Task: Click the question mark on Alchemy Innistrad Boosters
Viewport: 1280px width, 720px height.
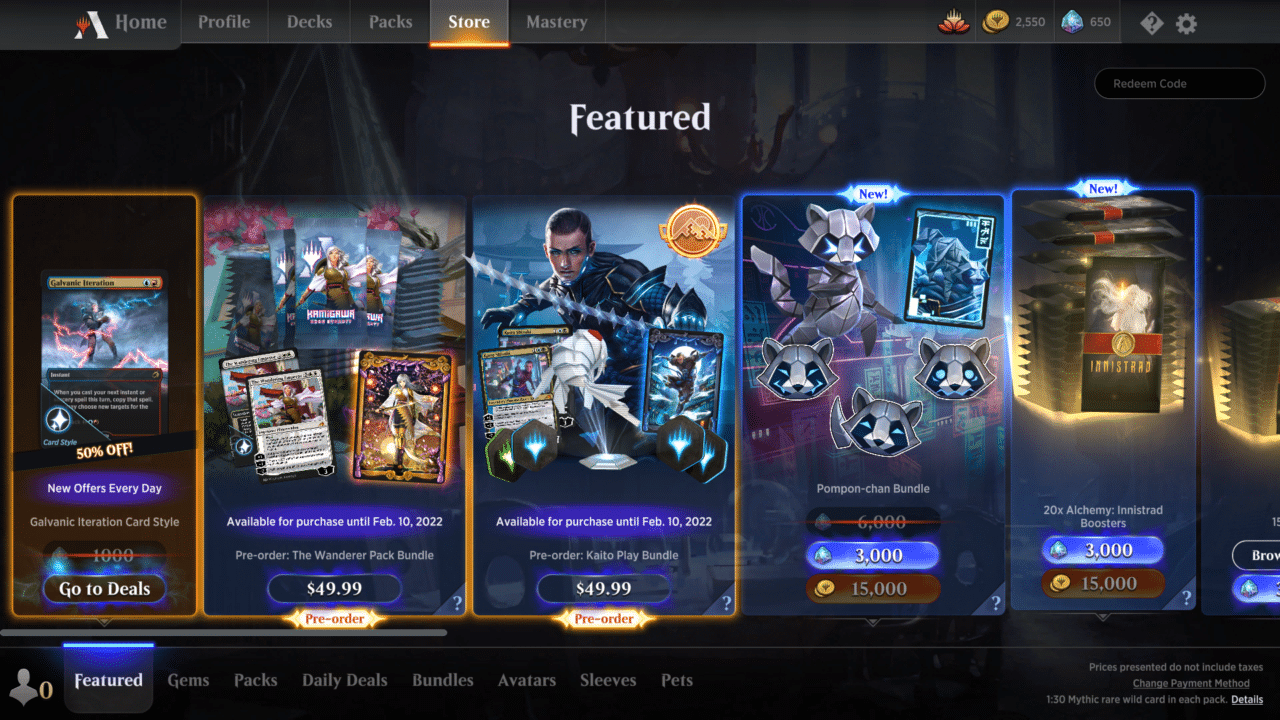Action: point(1187,597)
